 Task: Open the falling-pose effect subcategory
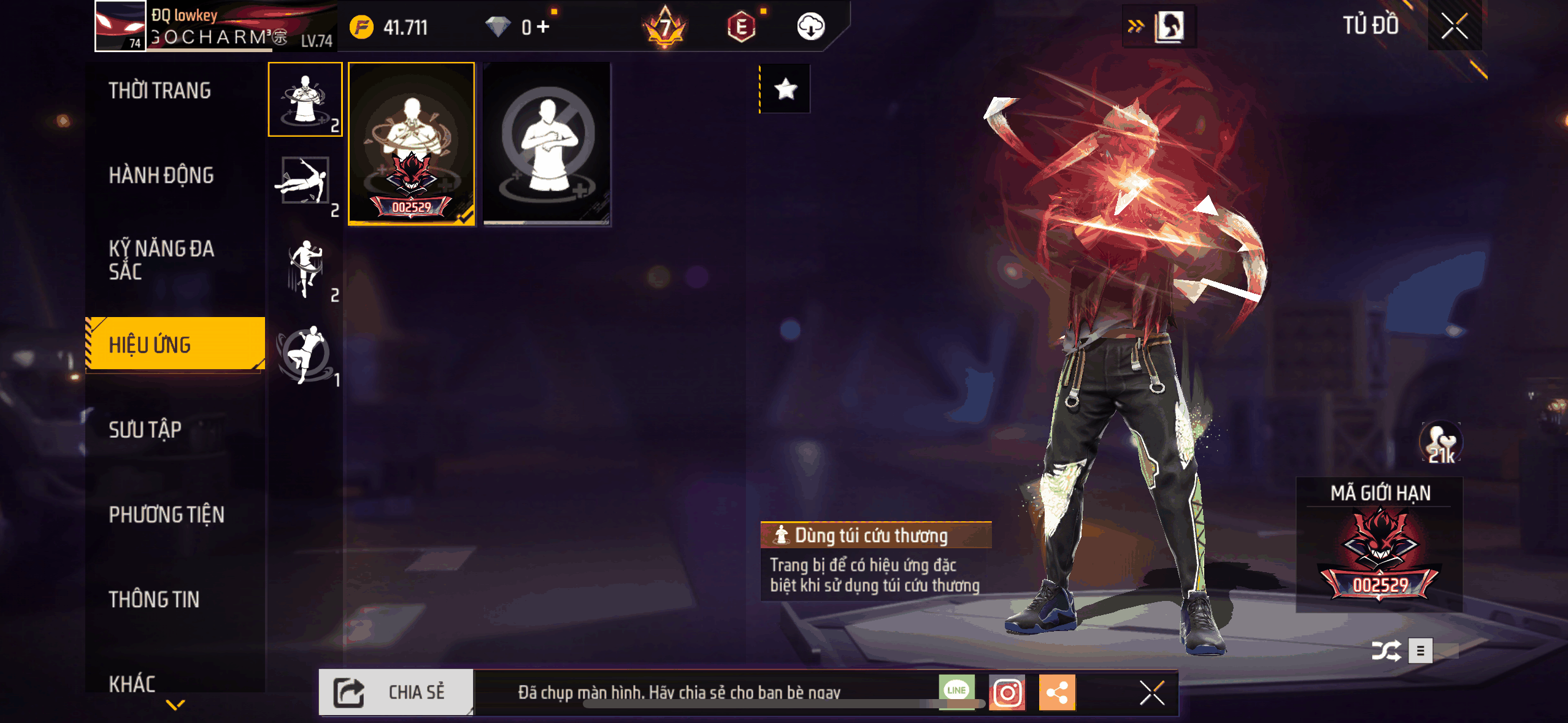point(305,182)
